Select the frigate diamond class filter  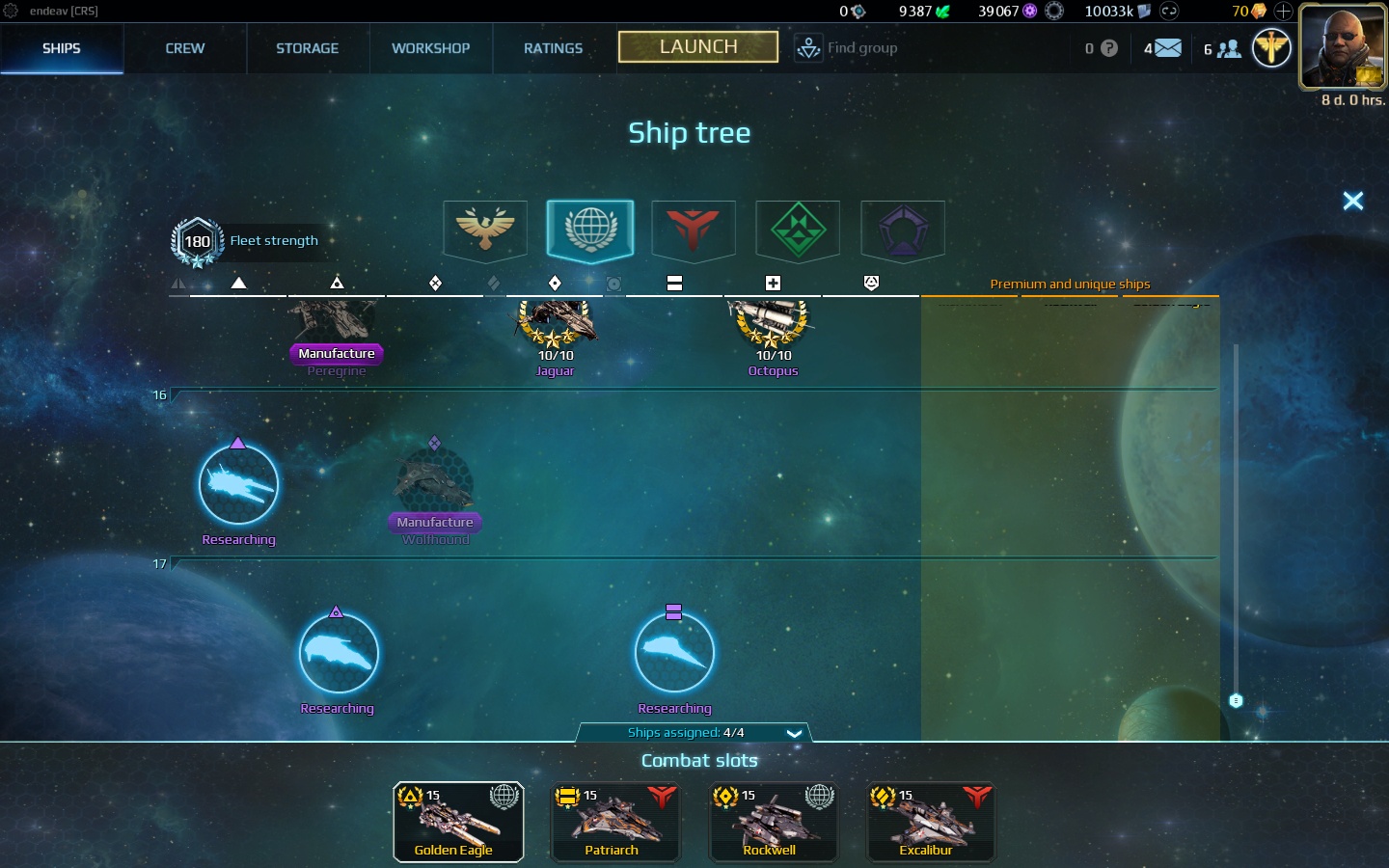555,283
